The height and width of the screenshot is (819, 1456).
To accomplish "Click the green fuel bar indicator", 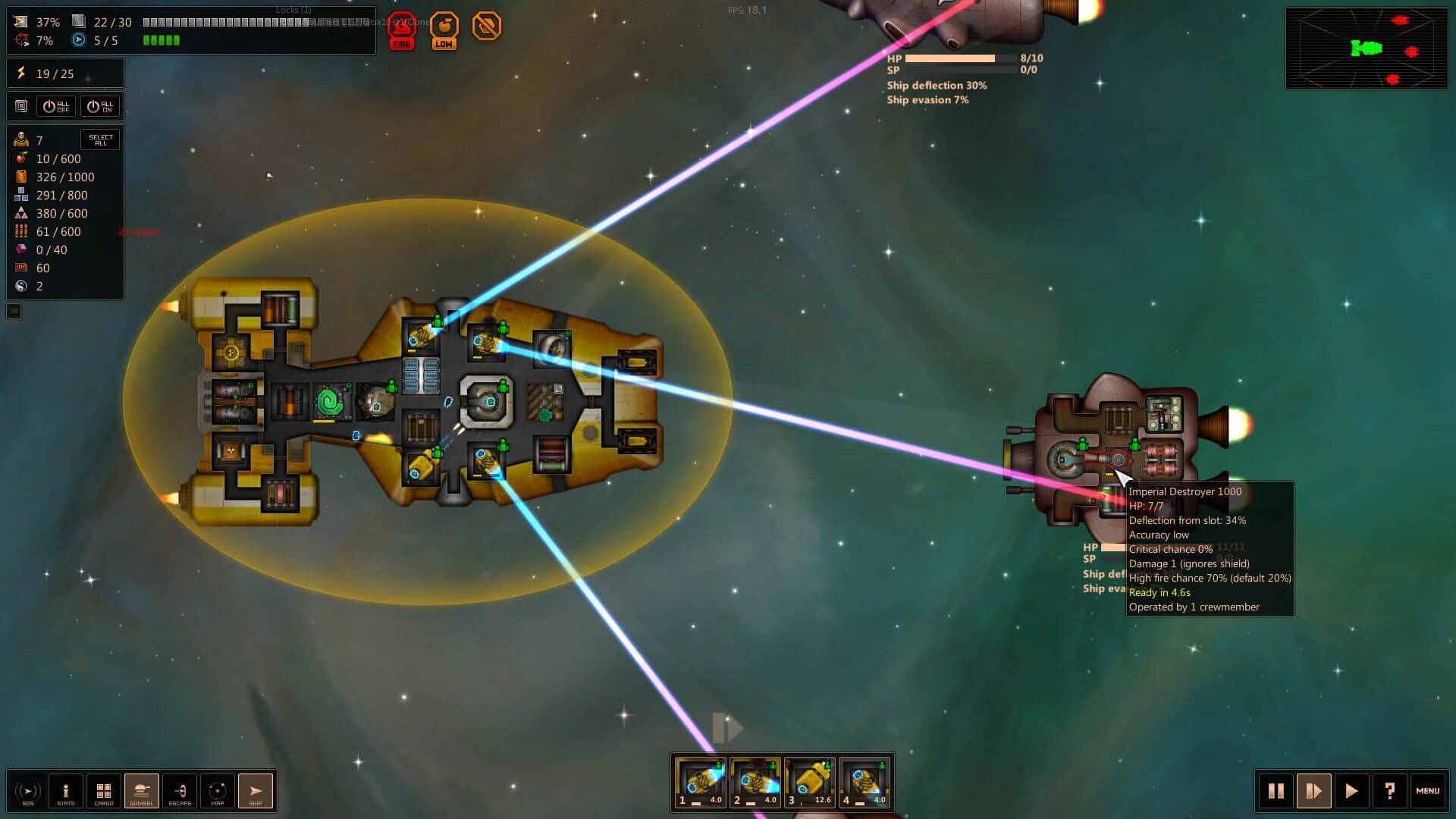I will pyautogui.click(x=161, y=39).
